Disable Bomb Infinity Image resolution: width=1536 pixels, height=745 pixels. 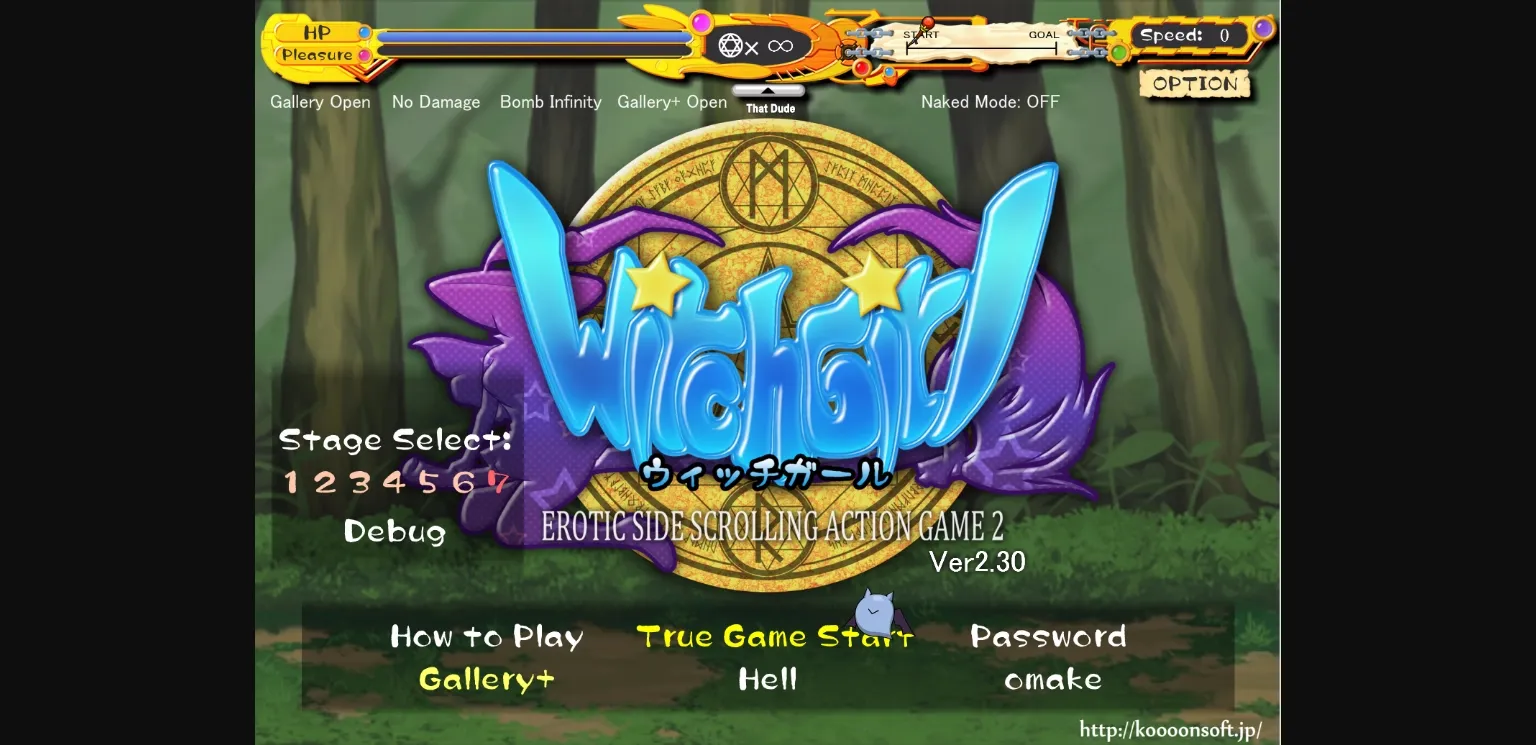[550, 101]
